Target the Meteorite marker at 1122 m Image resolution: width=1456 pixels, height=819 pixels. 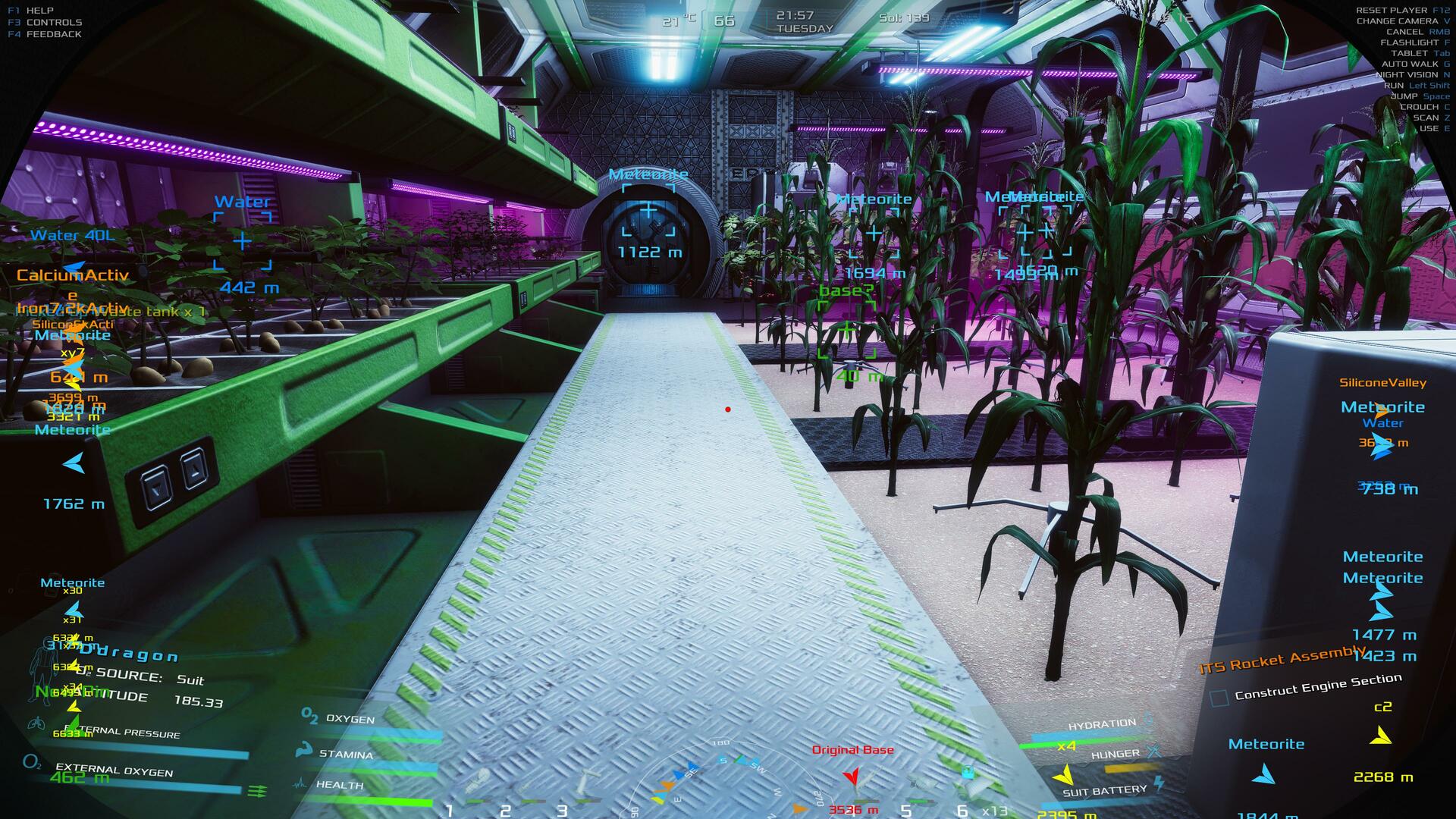(648, 210)
